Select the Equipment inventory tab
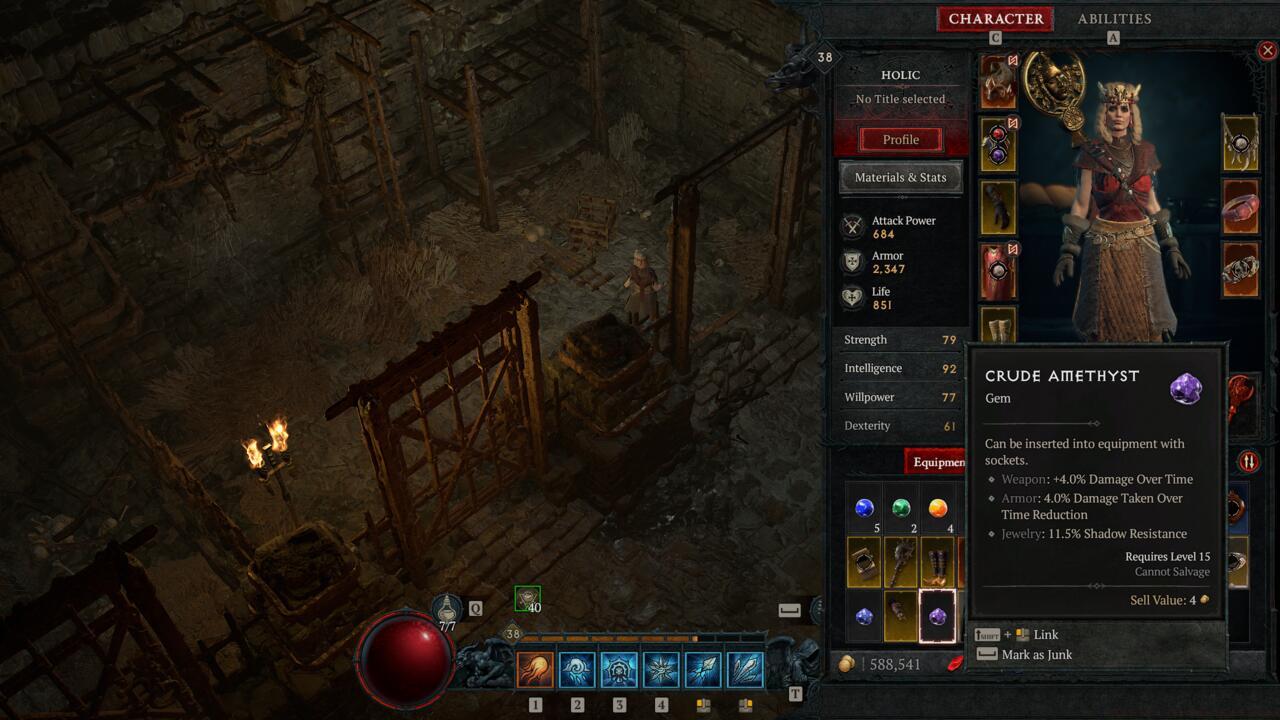Screen dimensions: 1280x720 tap(937, 462)
